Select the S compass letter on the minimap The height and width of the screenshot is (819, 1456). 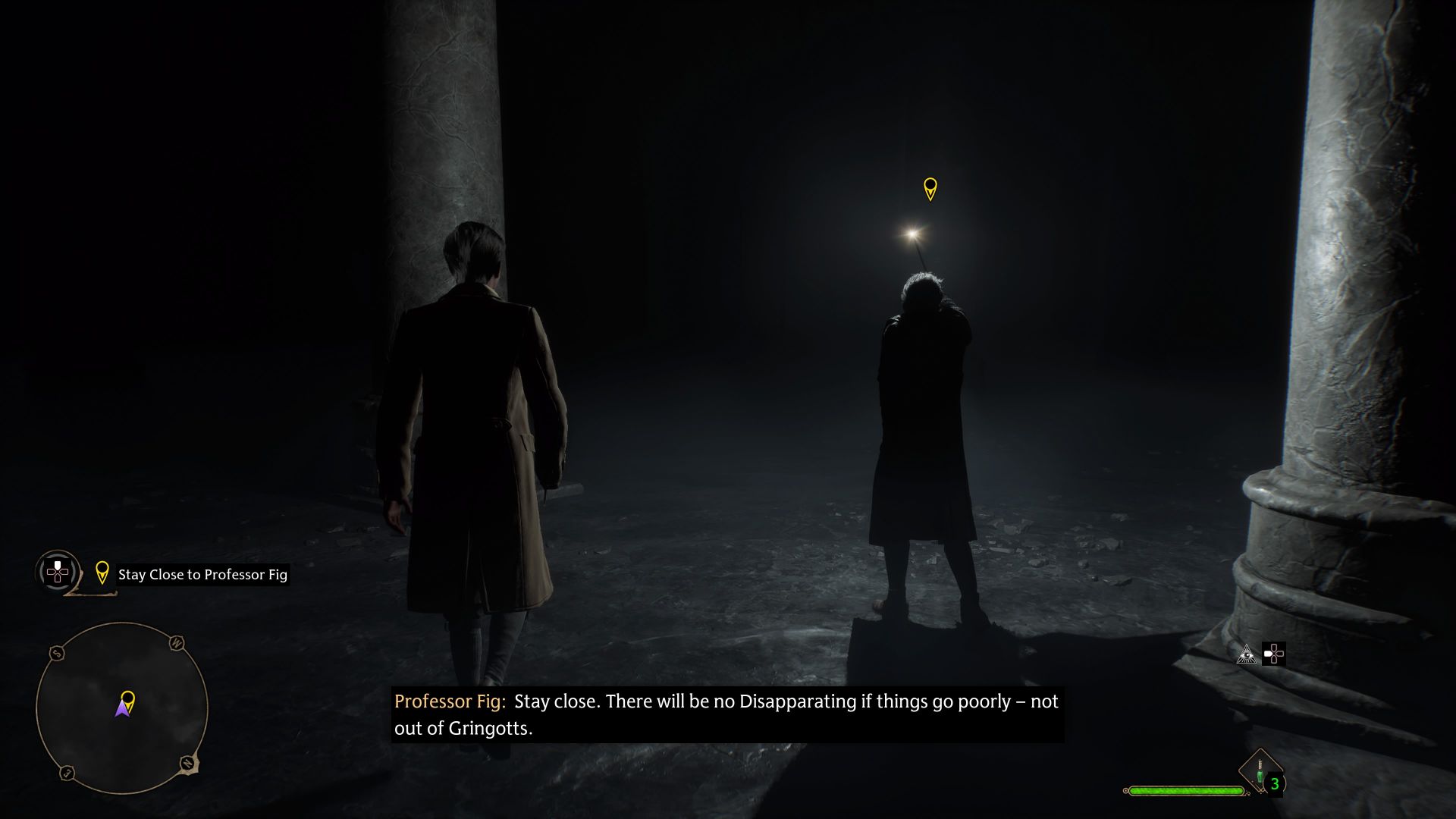pyautogui.click(x=58, y=652)
